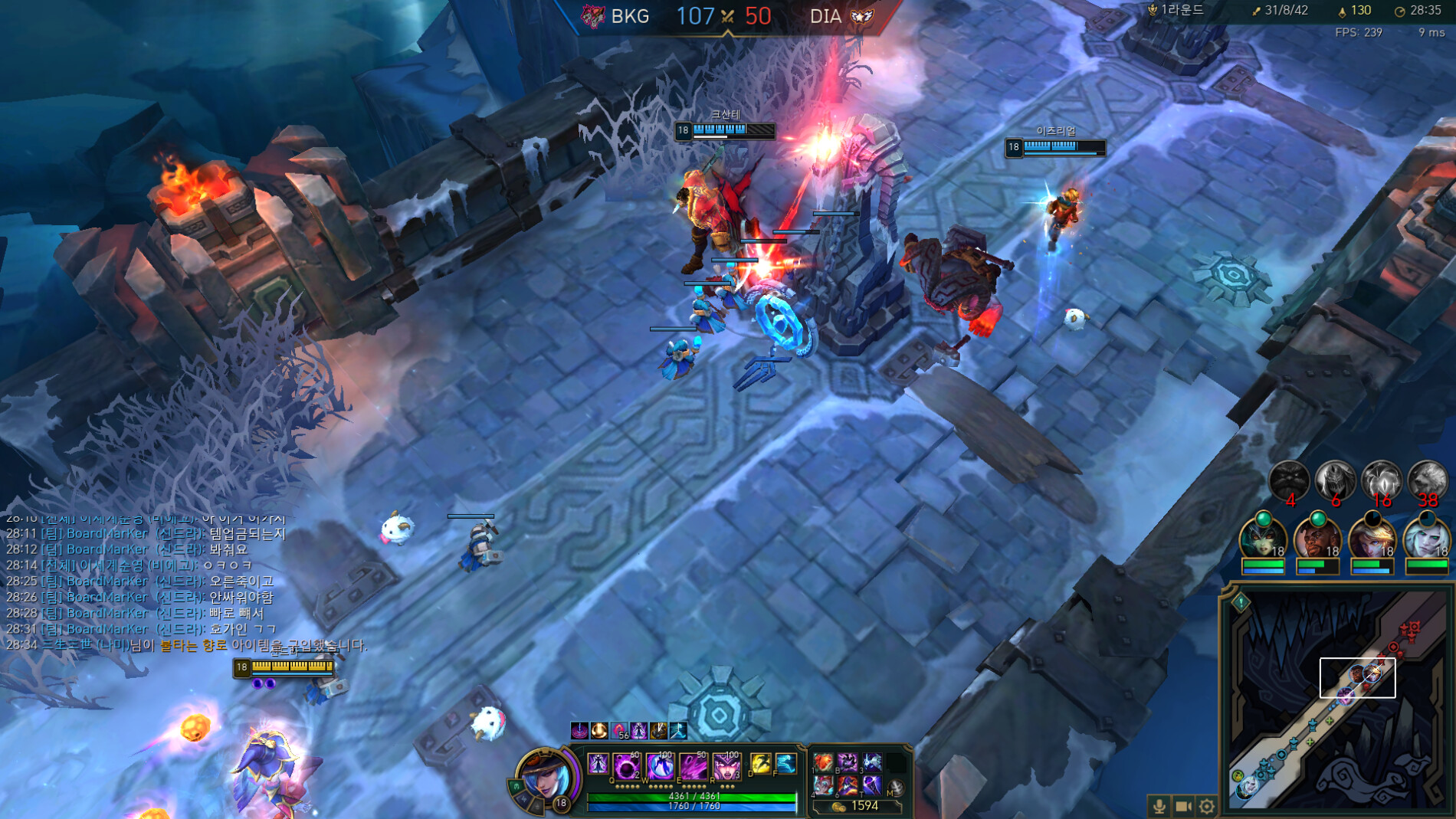
Task: Select the item in inventory slot 4
Action: pyautogui.click(x=824, y=785)
